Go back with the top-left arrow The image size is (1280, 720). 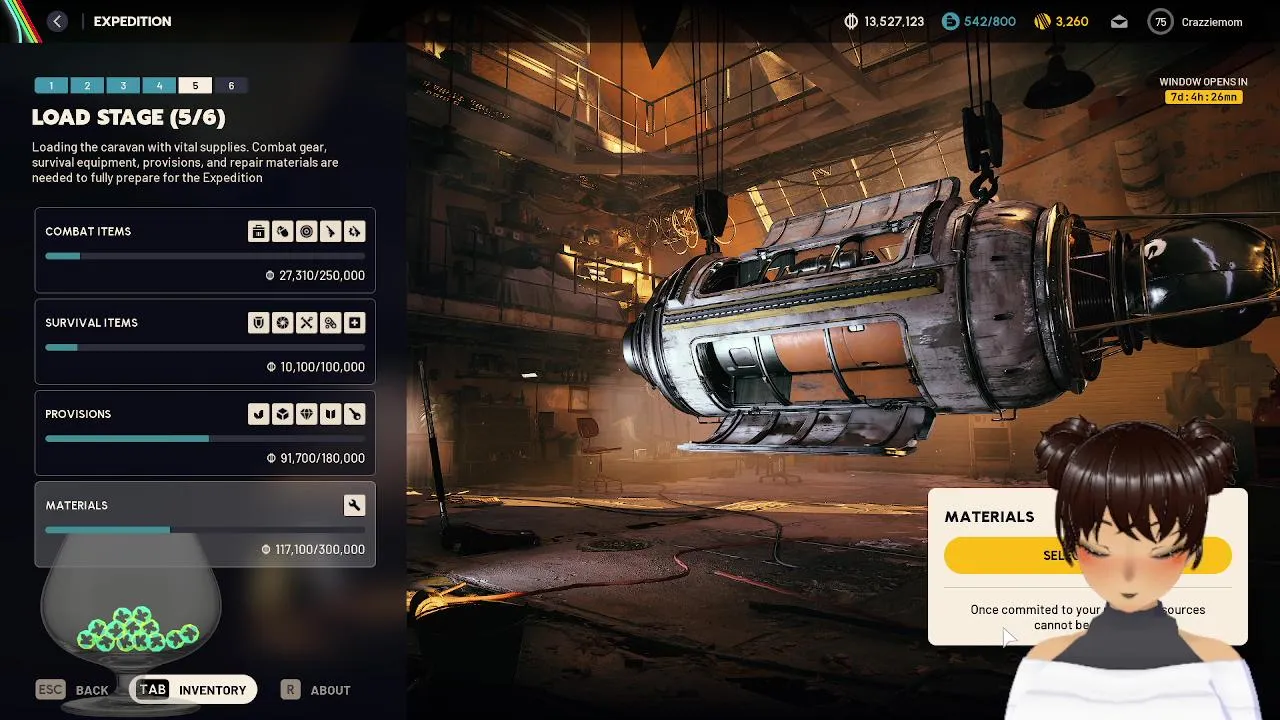point(57,21)
